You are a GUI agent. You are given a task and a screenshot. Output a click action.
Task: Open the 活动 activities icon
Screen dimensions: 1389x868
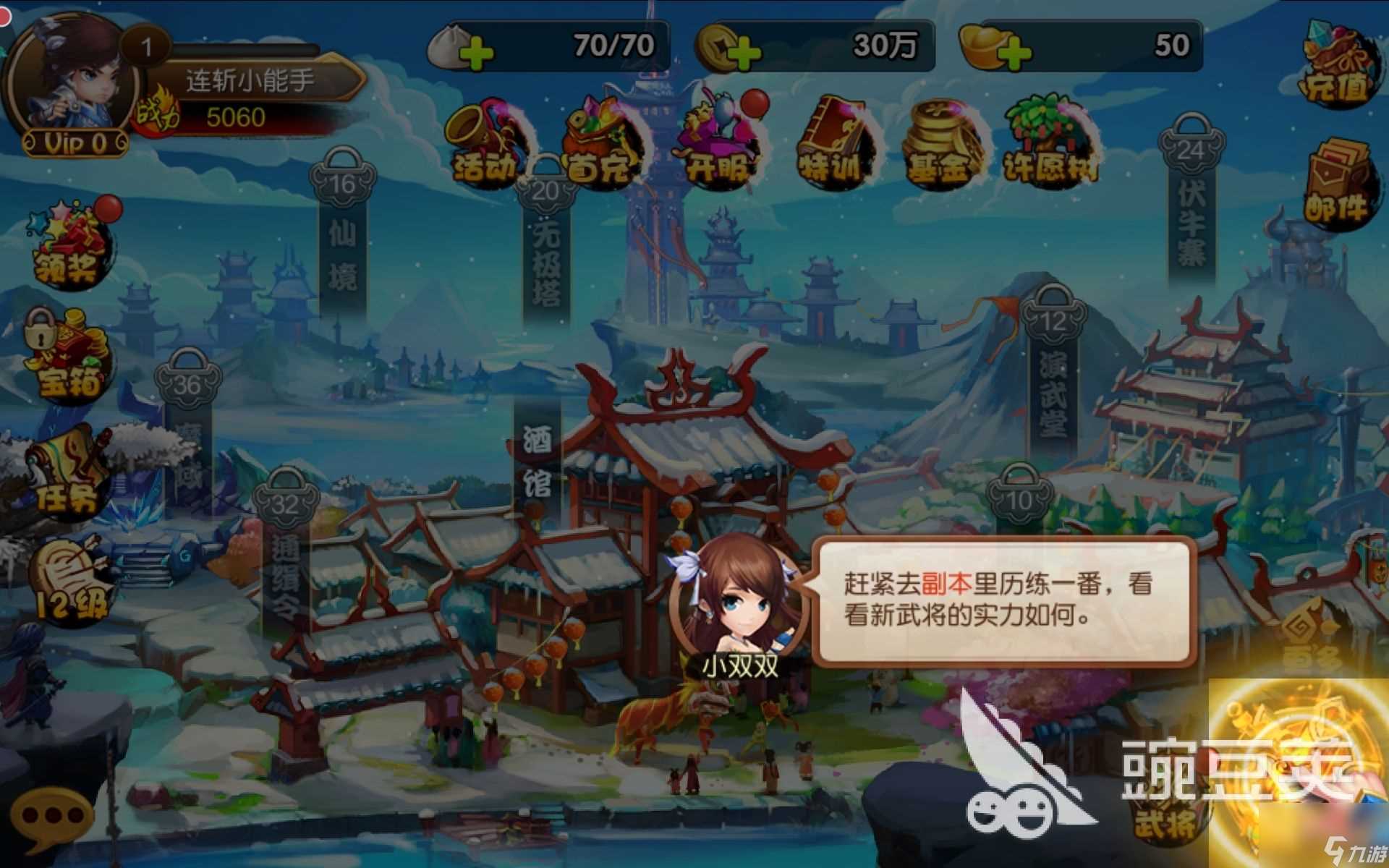click(485, 141)
